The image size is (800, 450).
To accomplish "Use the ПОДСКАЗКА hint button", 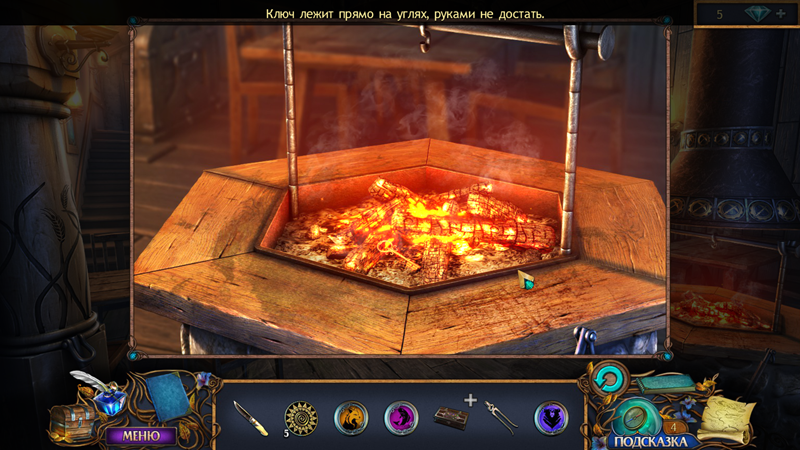I will [x=649, y=440].
